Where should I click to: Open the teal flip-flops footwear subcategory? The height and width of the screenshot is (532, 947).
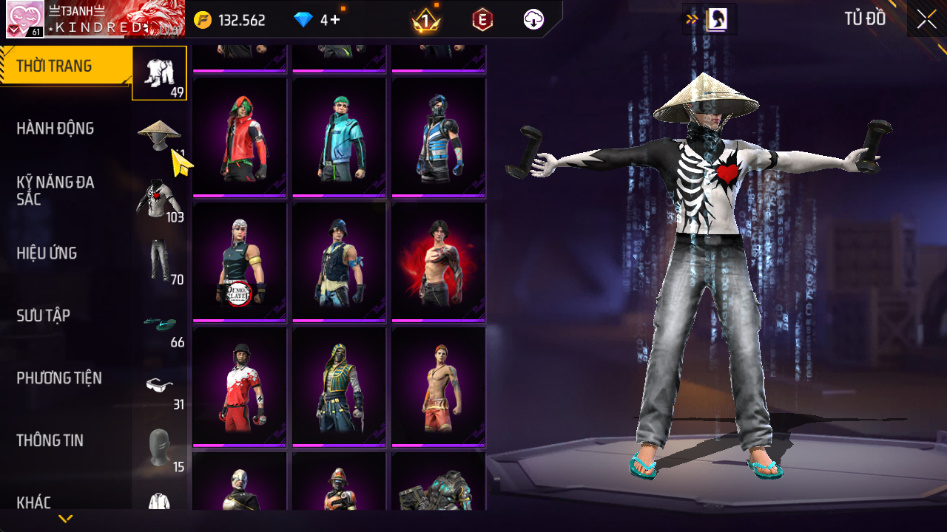click(x=159, y=323)
